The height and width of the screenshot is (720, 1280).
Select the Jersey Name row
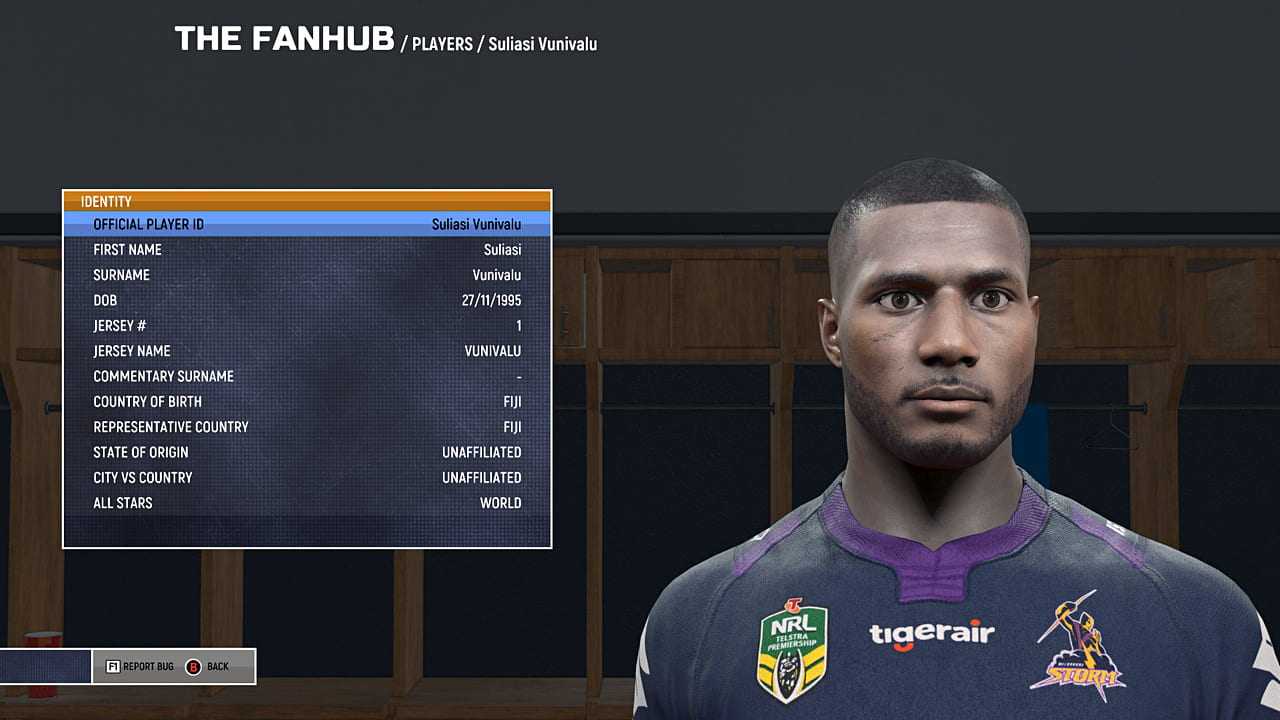point(307,351)
